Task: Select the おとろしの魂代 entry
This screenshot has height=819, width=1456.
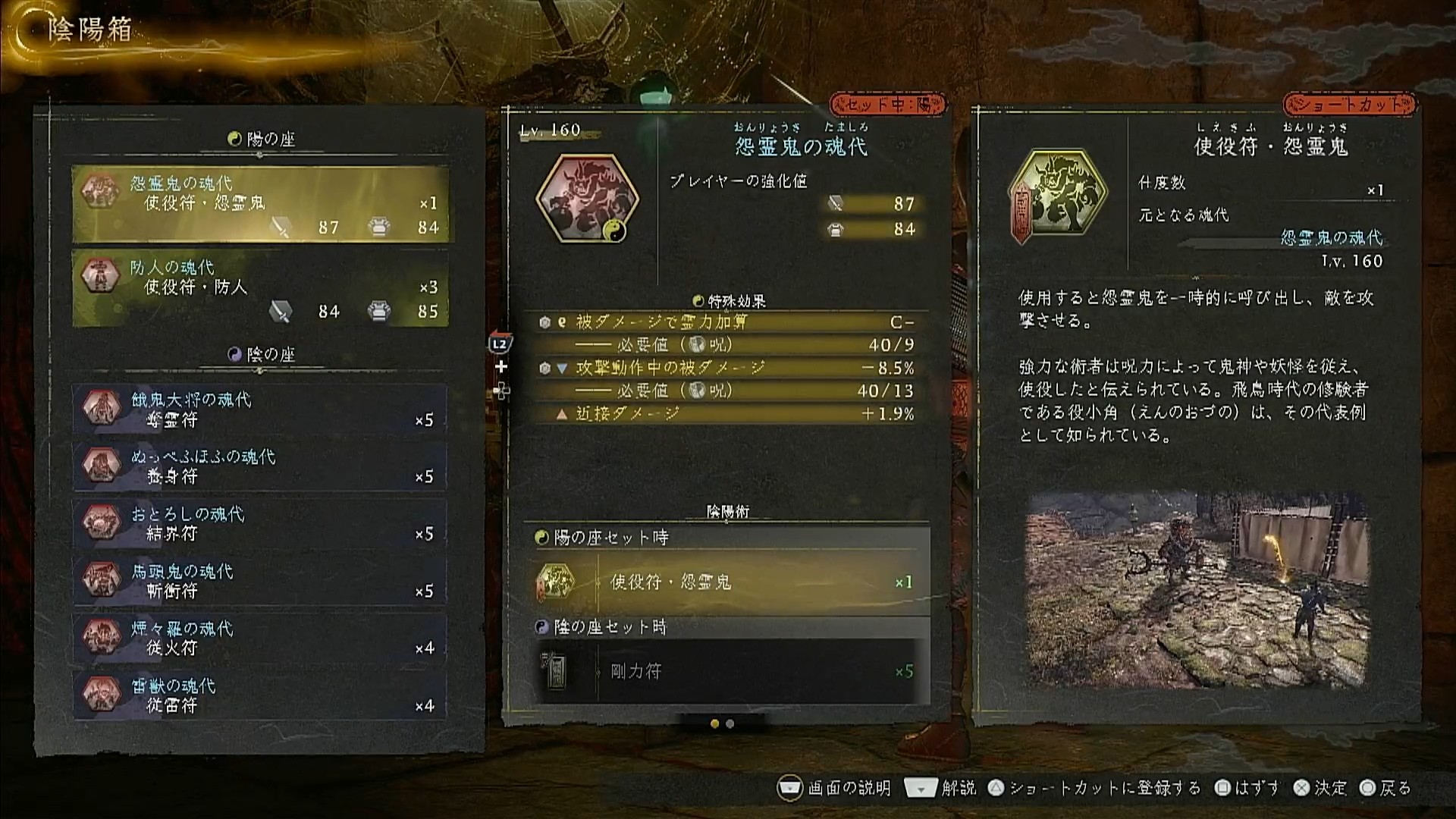Action: (x=260, y=524)
